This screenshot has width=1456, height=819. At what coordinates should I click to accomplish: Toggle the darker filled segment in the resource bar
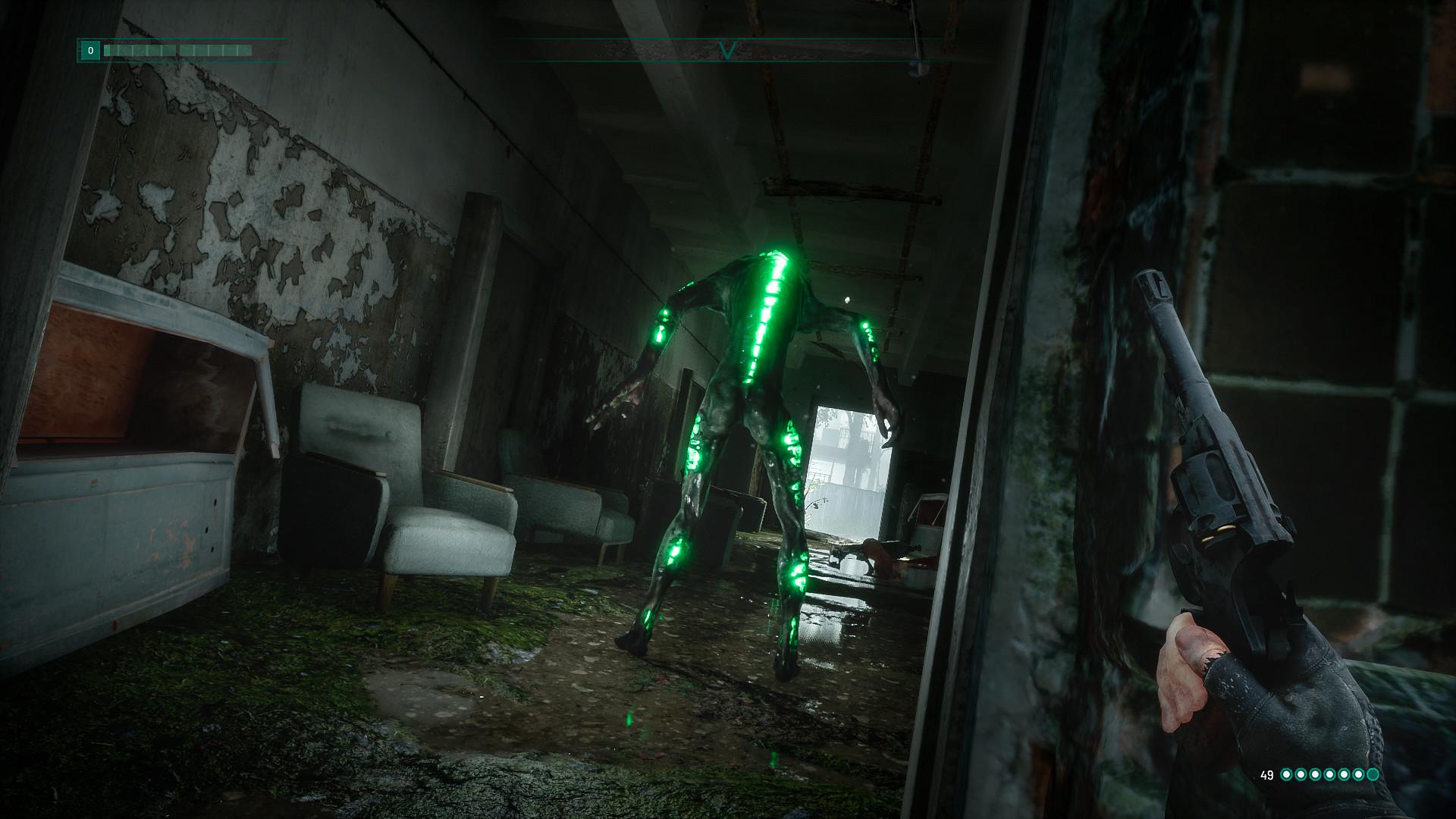[x=107, y=50]
